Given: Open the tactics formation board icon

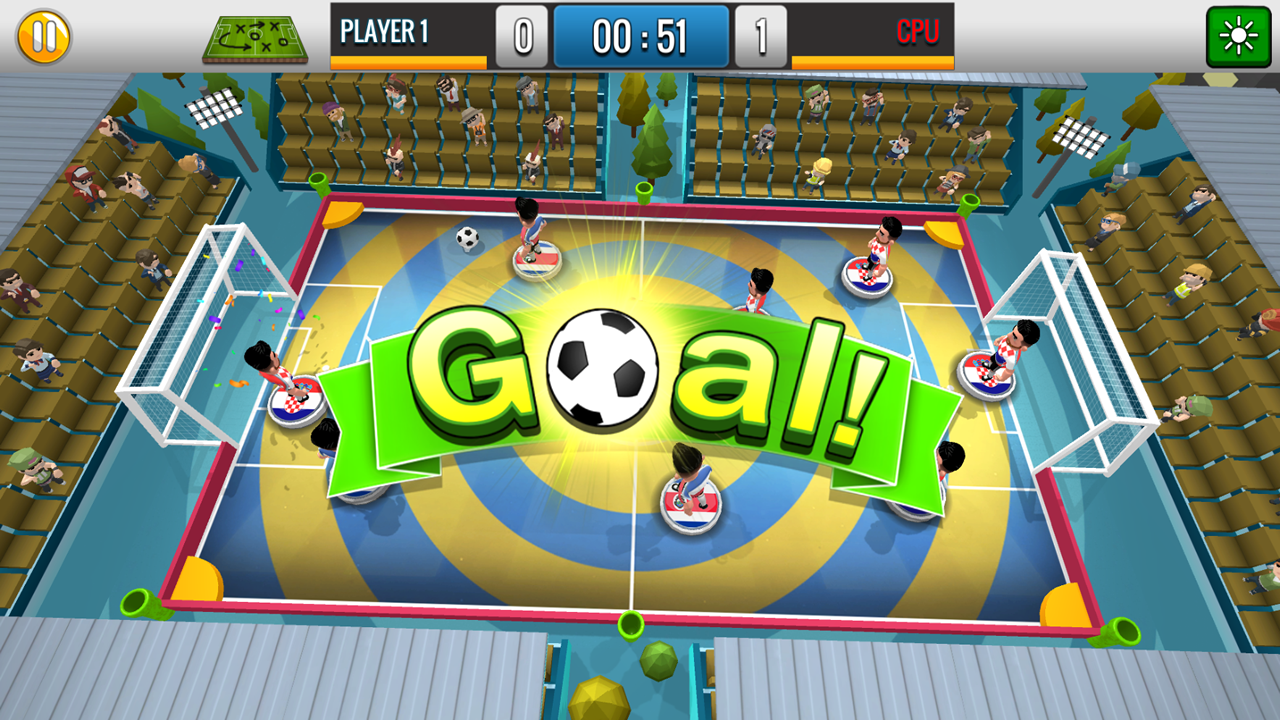Looking at the screenshot, I should point(255,36).
